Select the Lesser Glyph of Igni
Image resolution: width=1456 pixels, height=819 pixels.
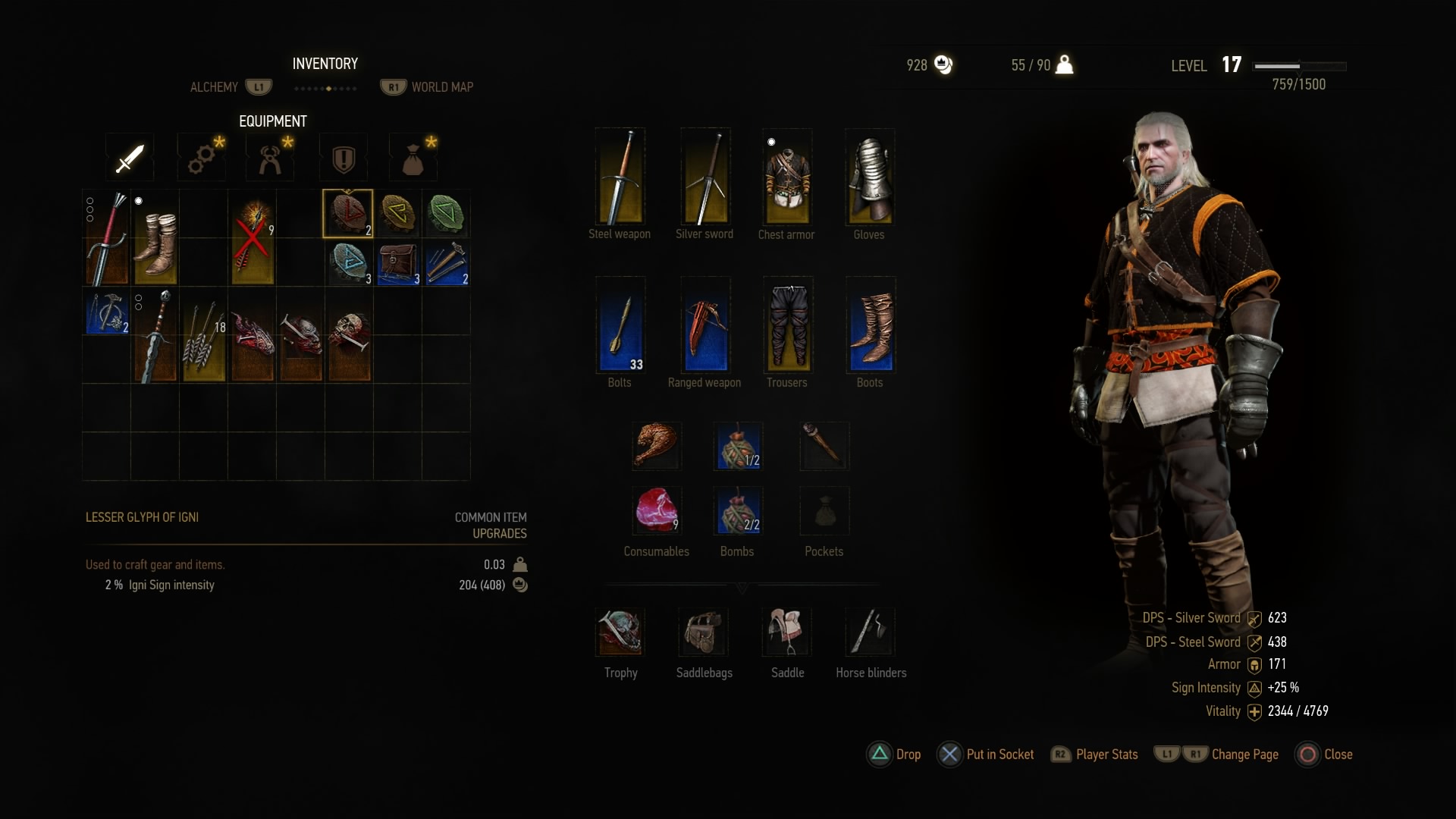[348, 214]
